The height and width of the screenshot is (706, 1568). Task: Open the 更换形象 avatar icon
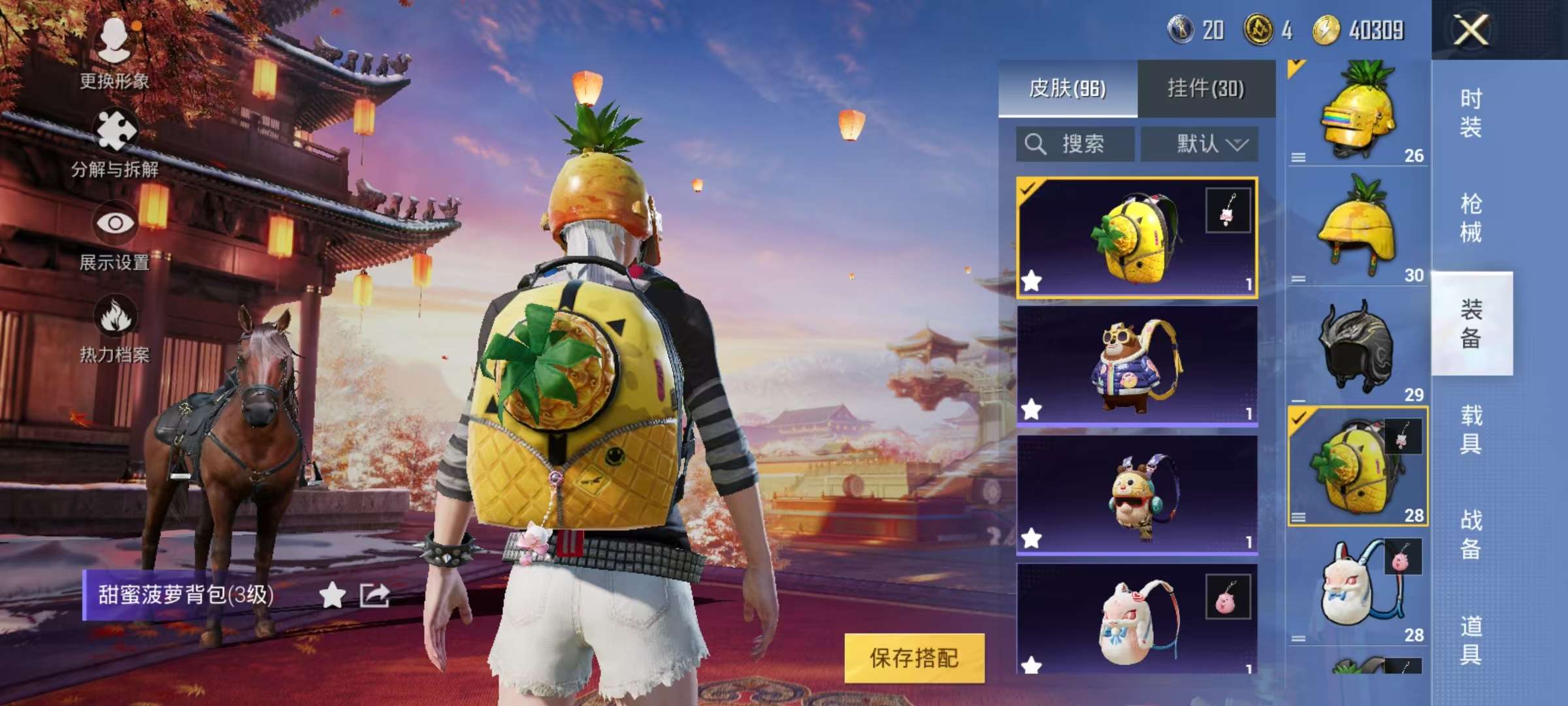114,36
